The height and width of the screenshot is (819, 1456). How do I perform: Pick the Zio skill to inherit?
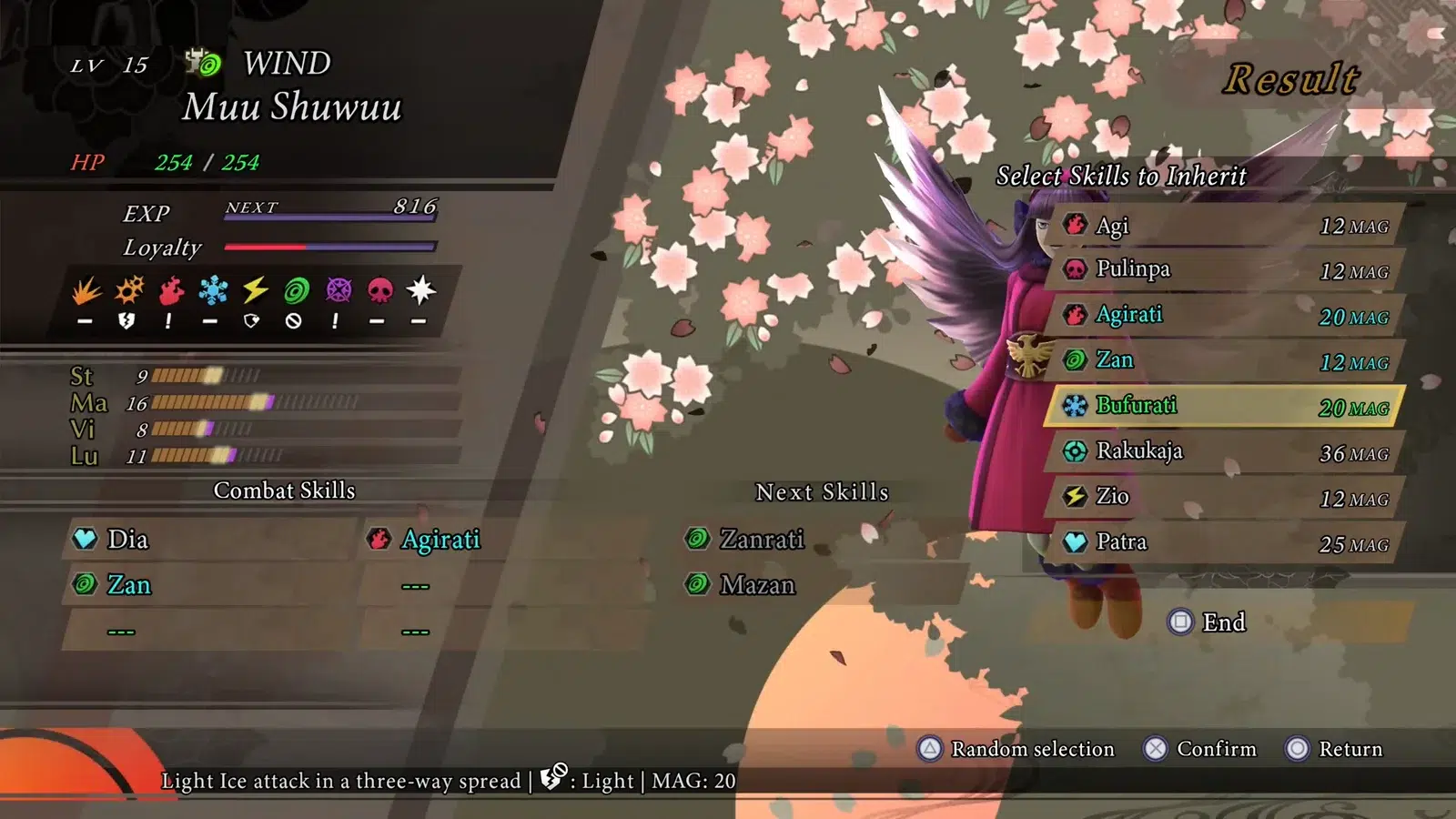click(x=1224, y=497)
